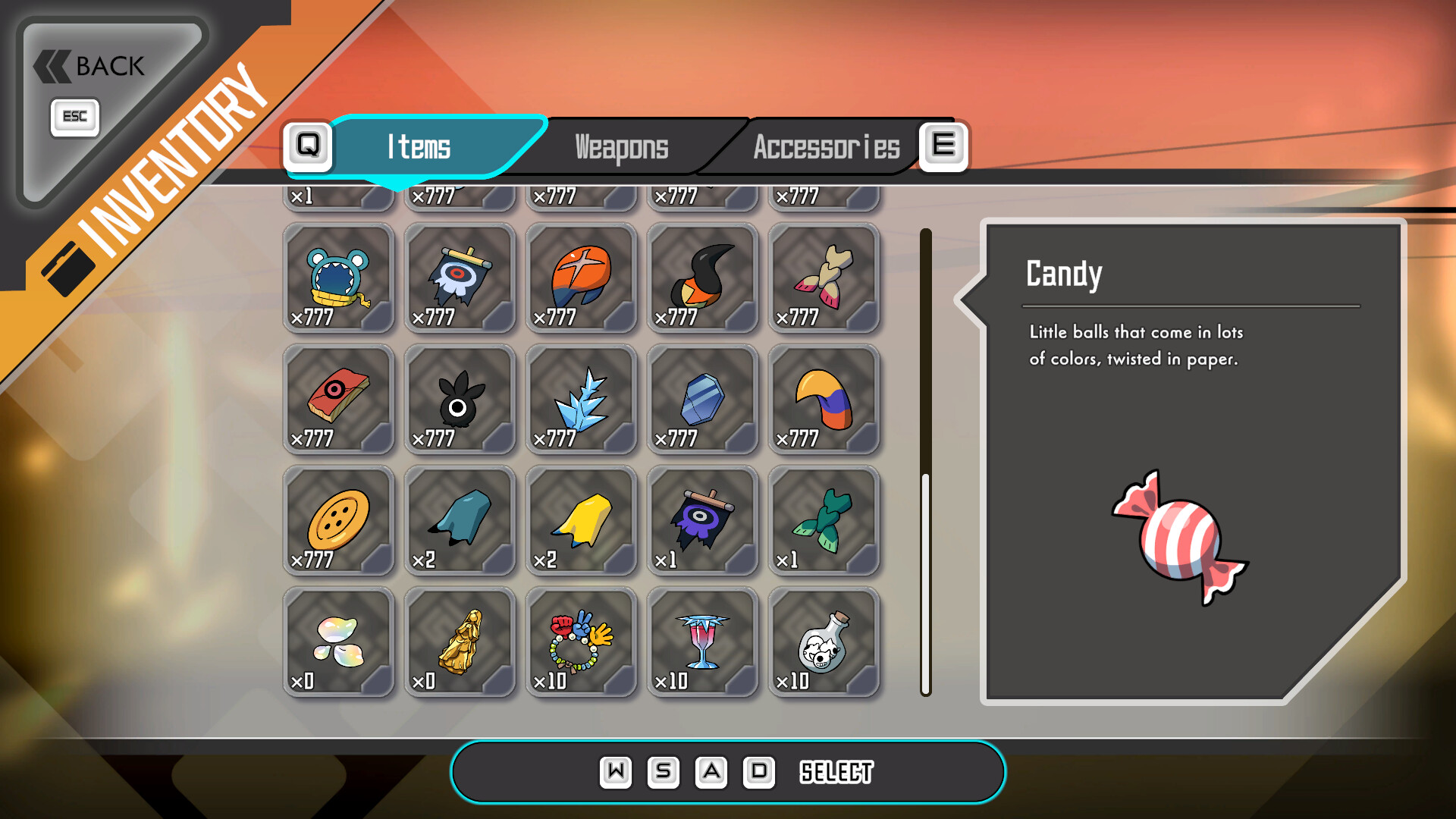This screenshot has height=819, width=1456.
Task: Choose the teal cloth scrap slot
Action: point(460,521)
